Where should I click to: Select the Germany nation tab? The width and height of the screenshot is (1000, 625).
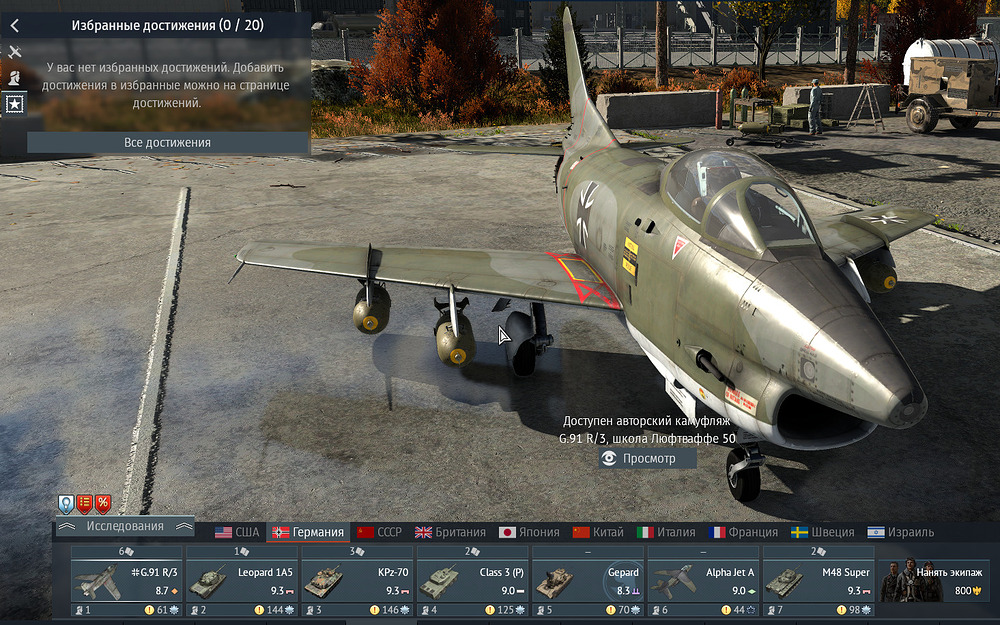(308, 532)
